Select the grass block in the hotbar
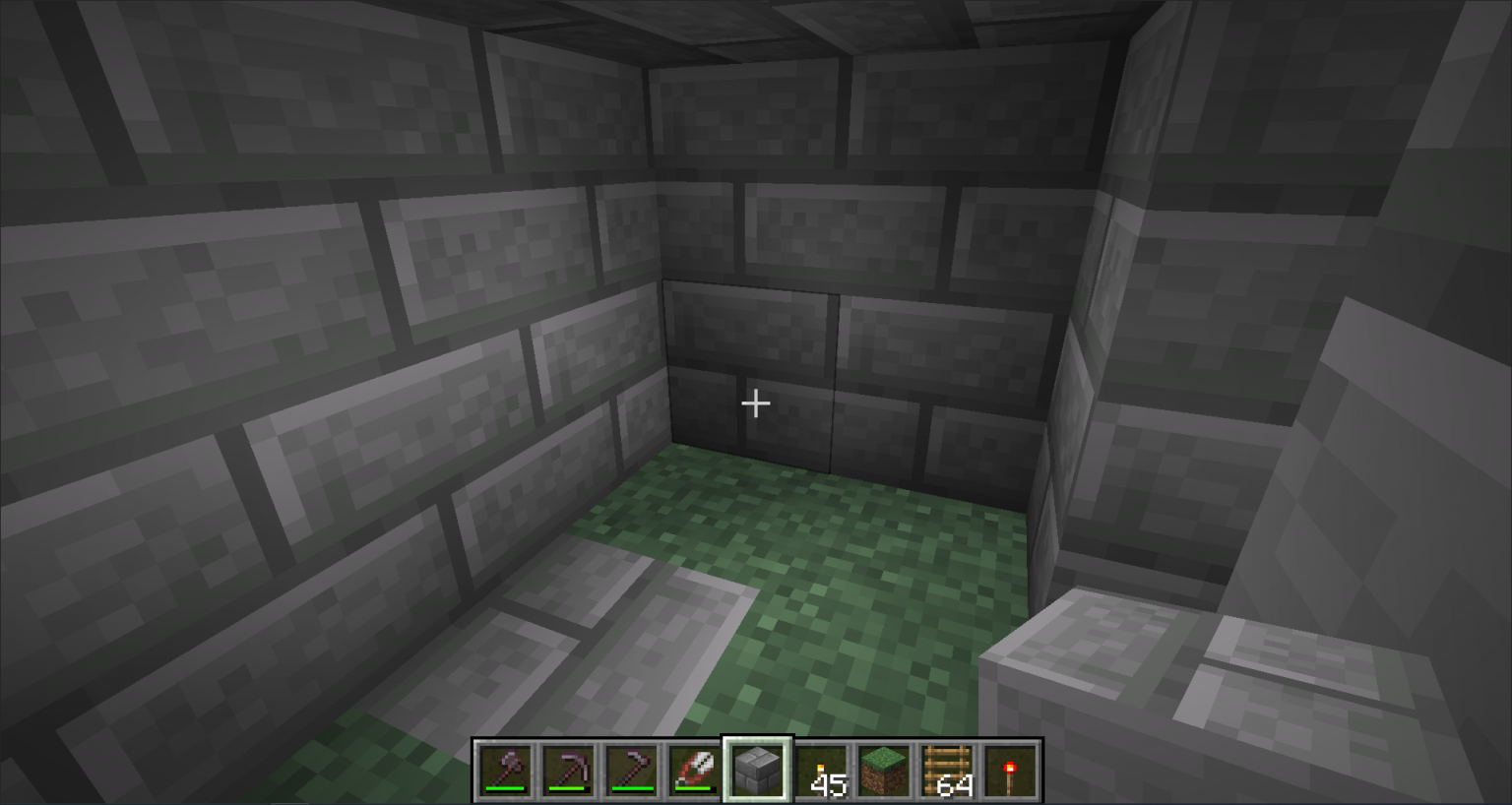 click(883, 768)
